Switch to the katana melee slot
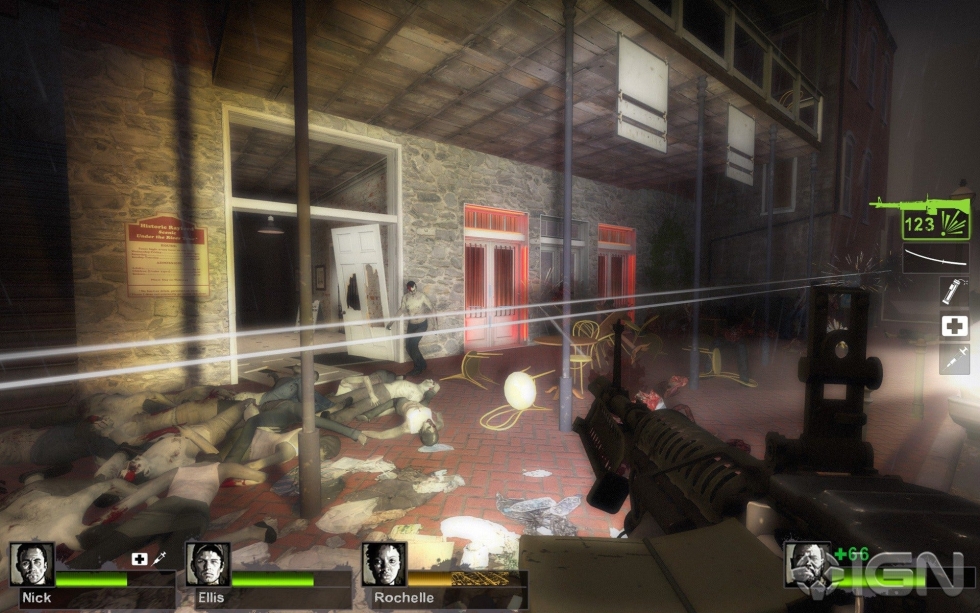Screen dimensions: 980x613 pos(935,259)
